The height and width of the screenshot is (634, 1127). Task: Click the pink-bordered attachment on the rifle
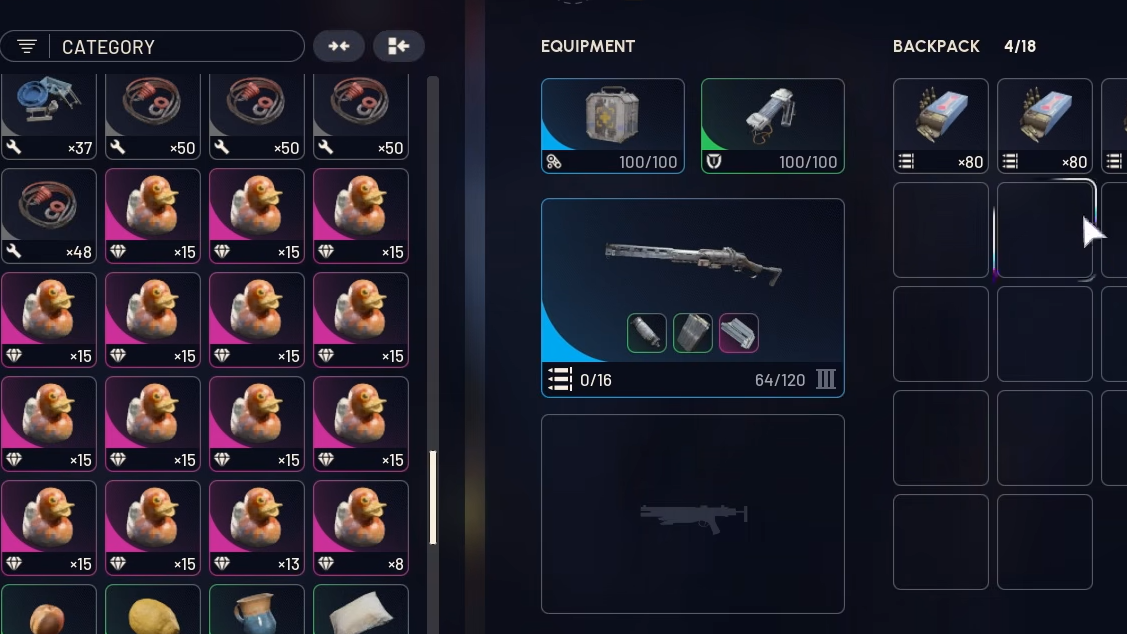coord(738,333)
